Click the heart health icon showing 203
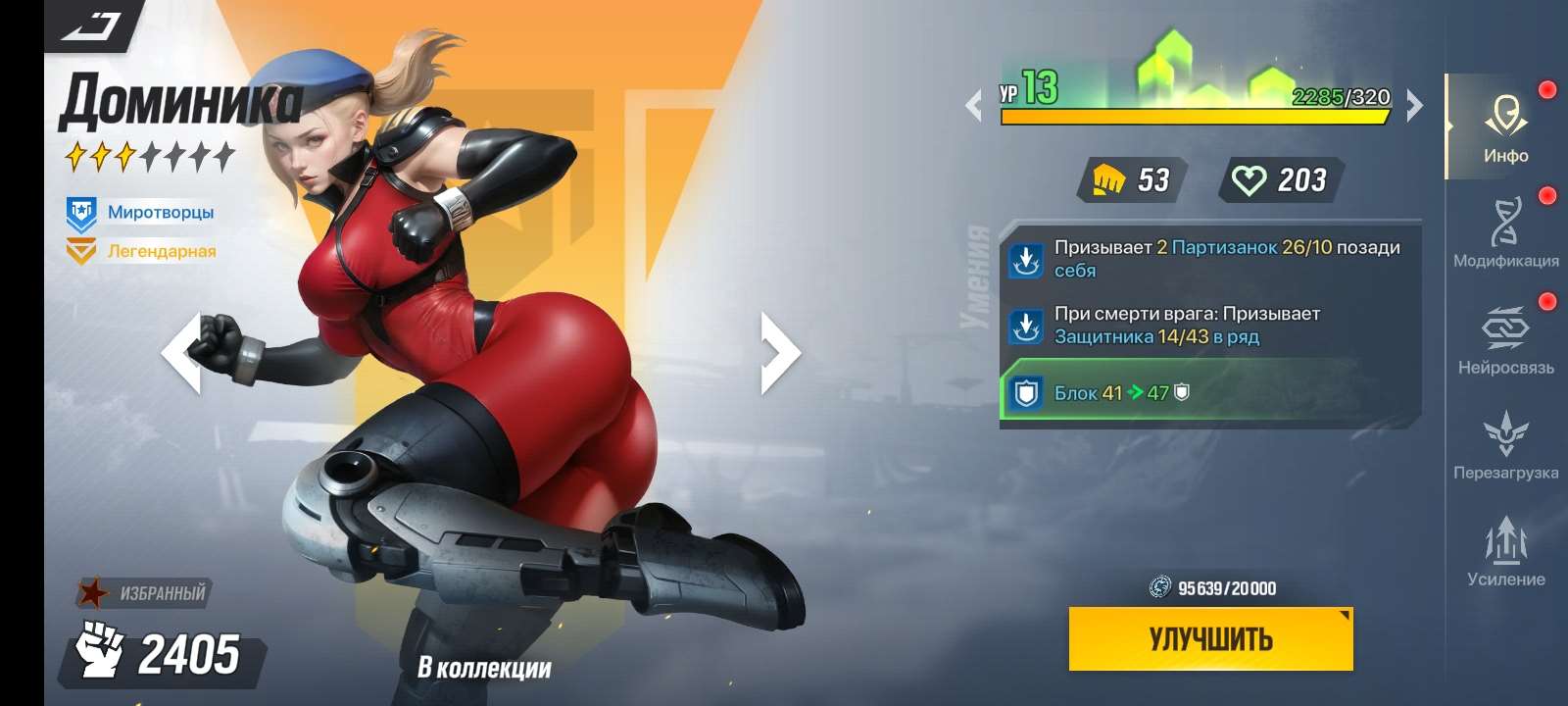 pos(1249,180)
